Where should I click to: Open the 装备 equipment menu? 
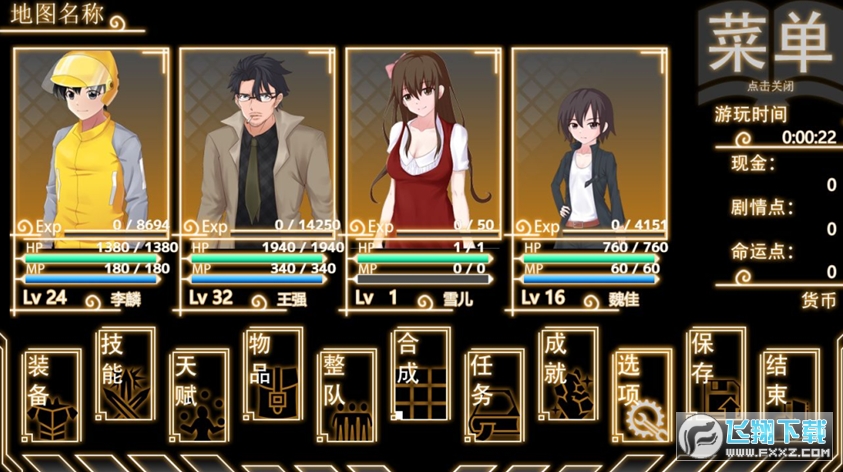click(x=52, y=395)
